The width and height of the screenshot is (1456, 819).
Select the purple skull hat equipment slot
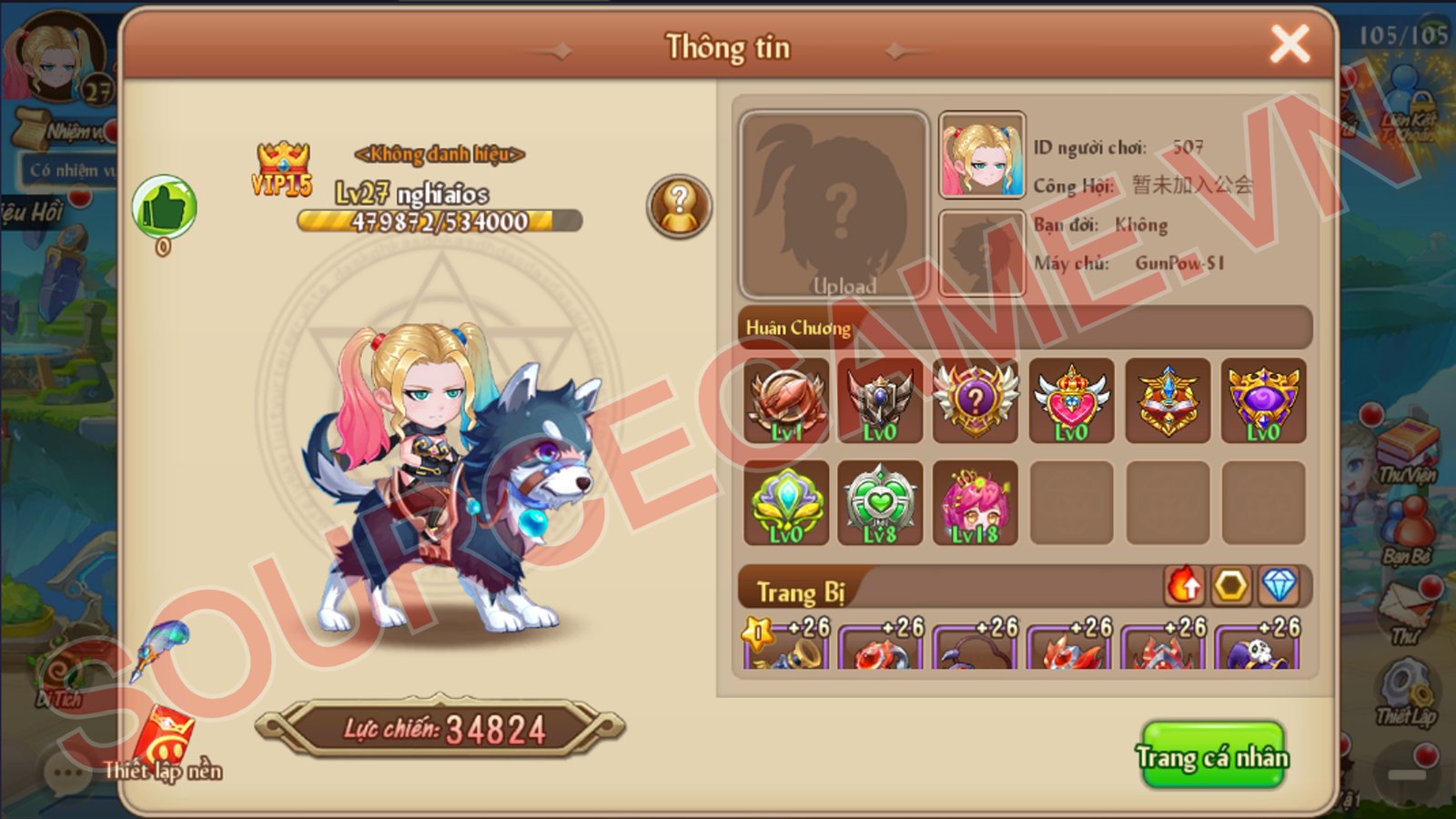click(1258, 647)
